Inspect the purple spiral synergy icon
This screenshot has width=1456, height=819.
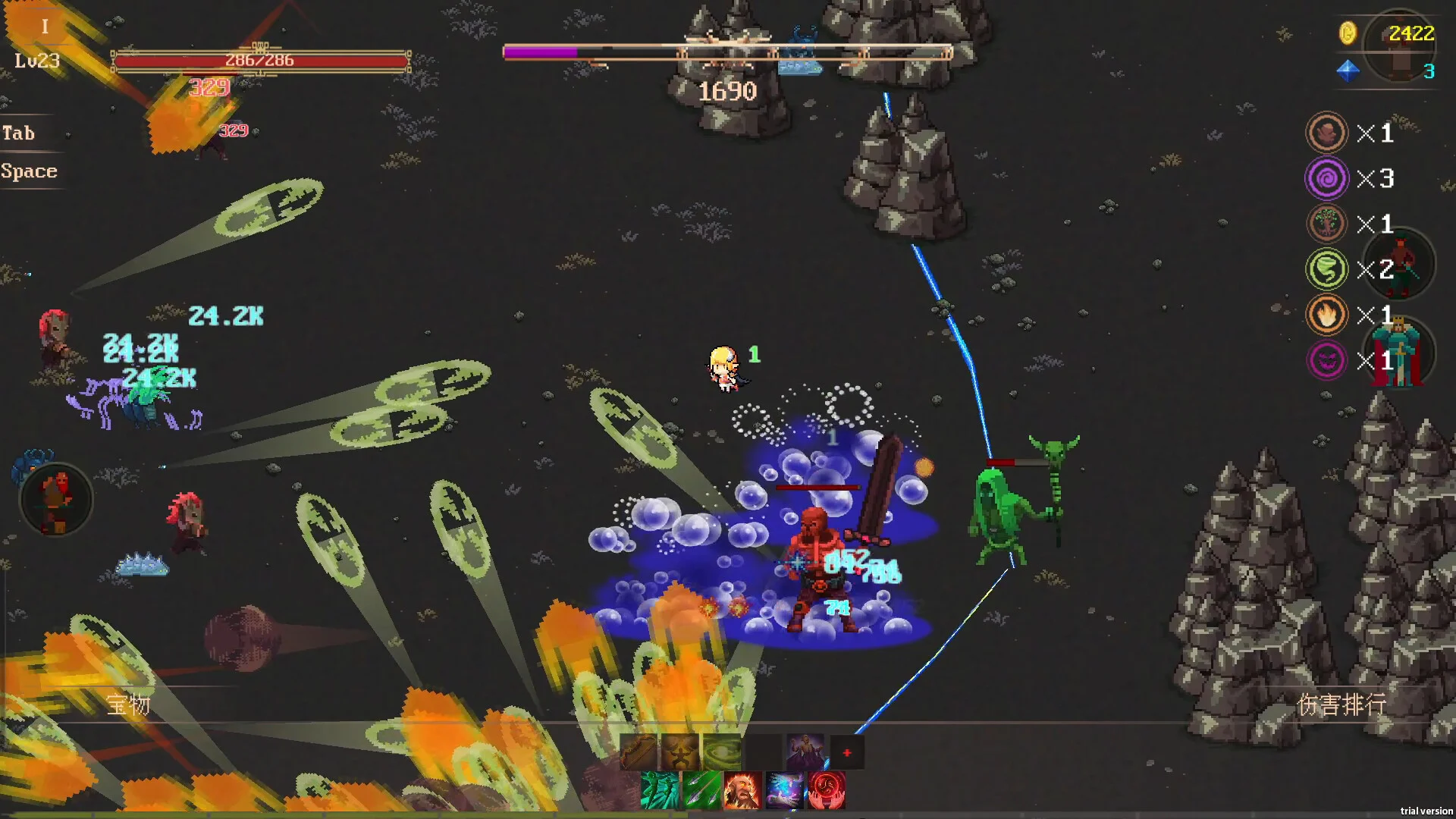1326,178
